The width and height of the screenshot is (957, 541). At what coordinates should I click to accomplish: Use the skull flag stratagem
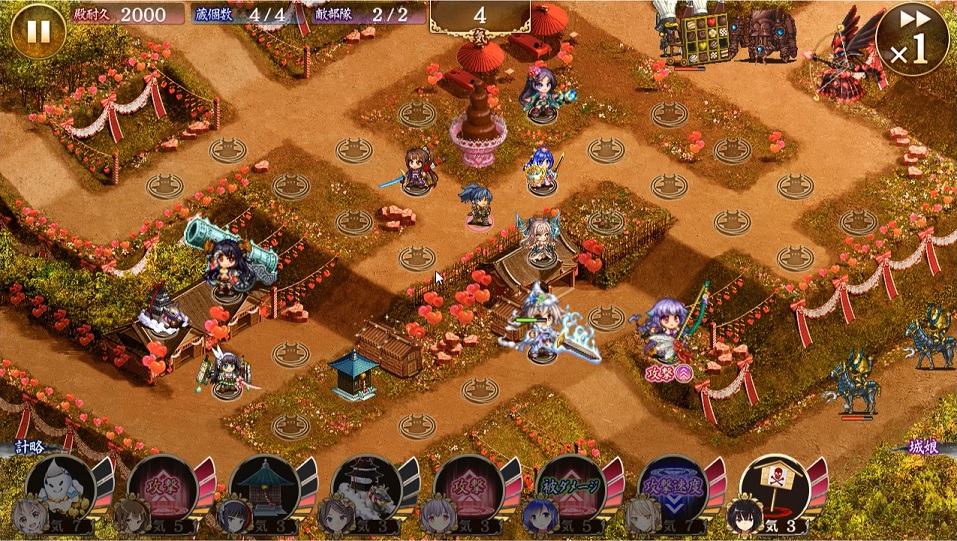tap(774, 486)
